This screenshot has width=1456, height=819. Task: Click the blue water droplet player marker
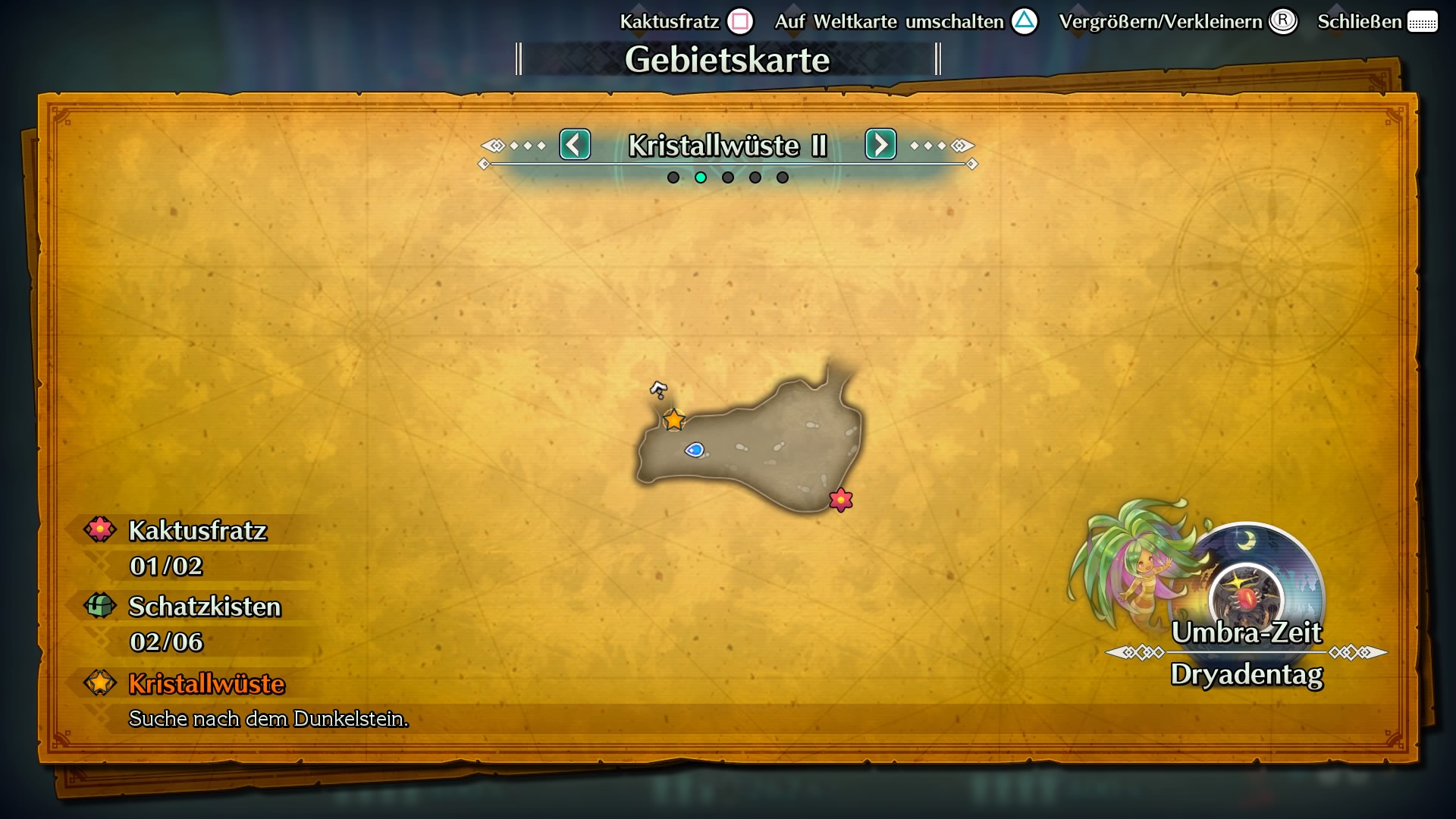pos(695,450)
